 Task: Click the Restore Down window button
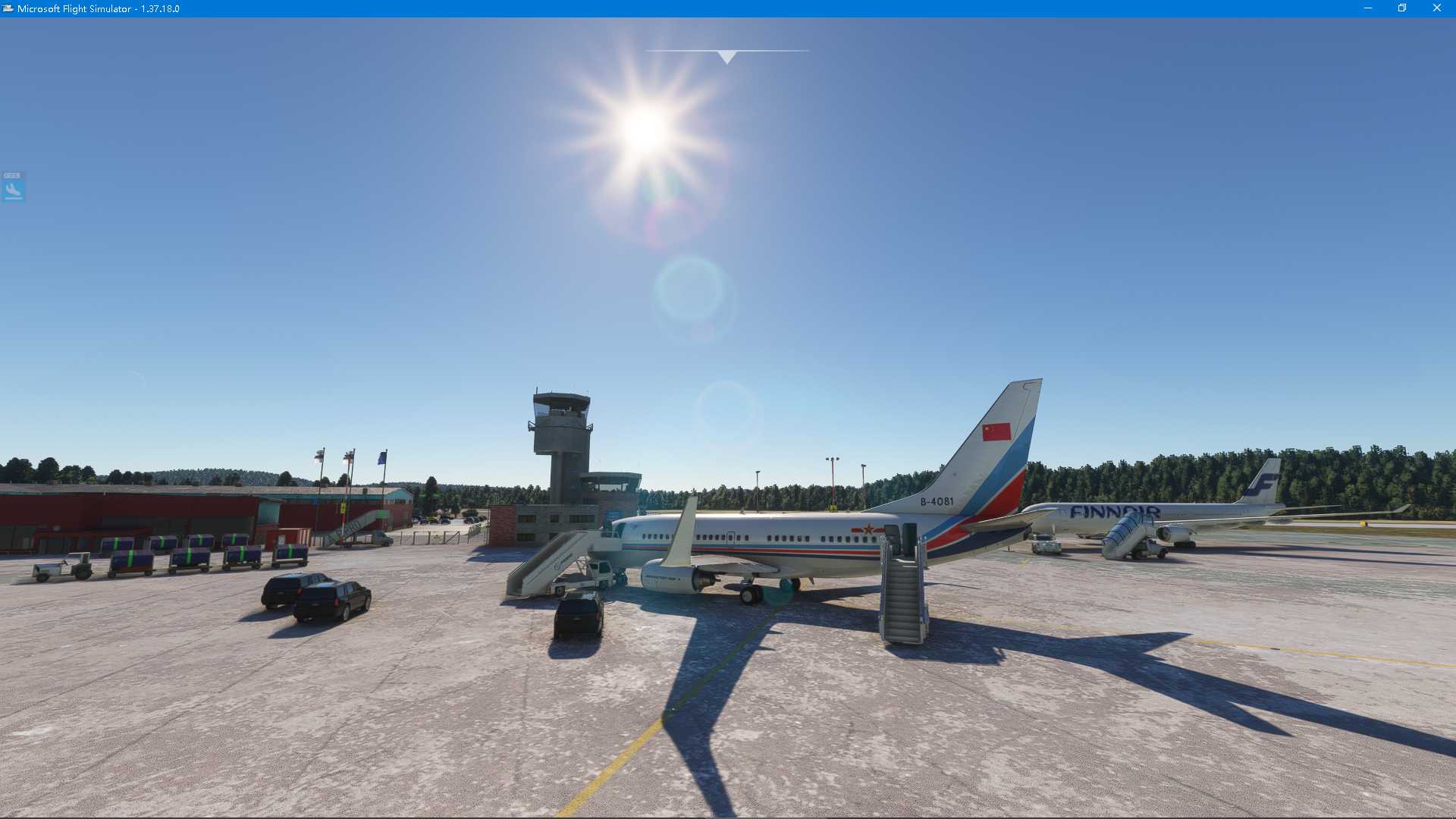point(1401,8)
